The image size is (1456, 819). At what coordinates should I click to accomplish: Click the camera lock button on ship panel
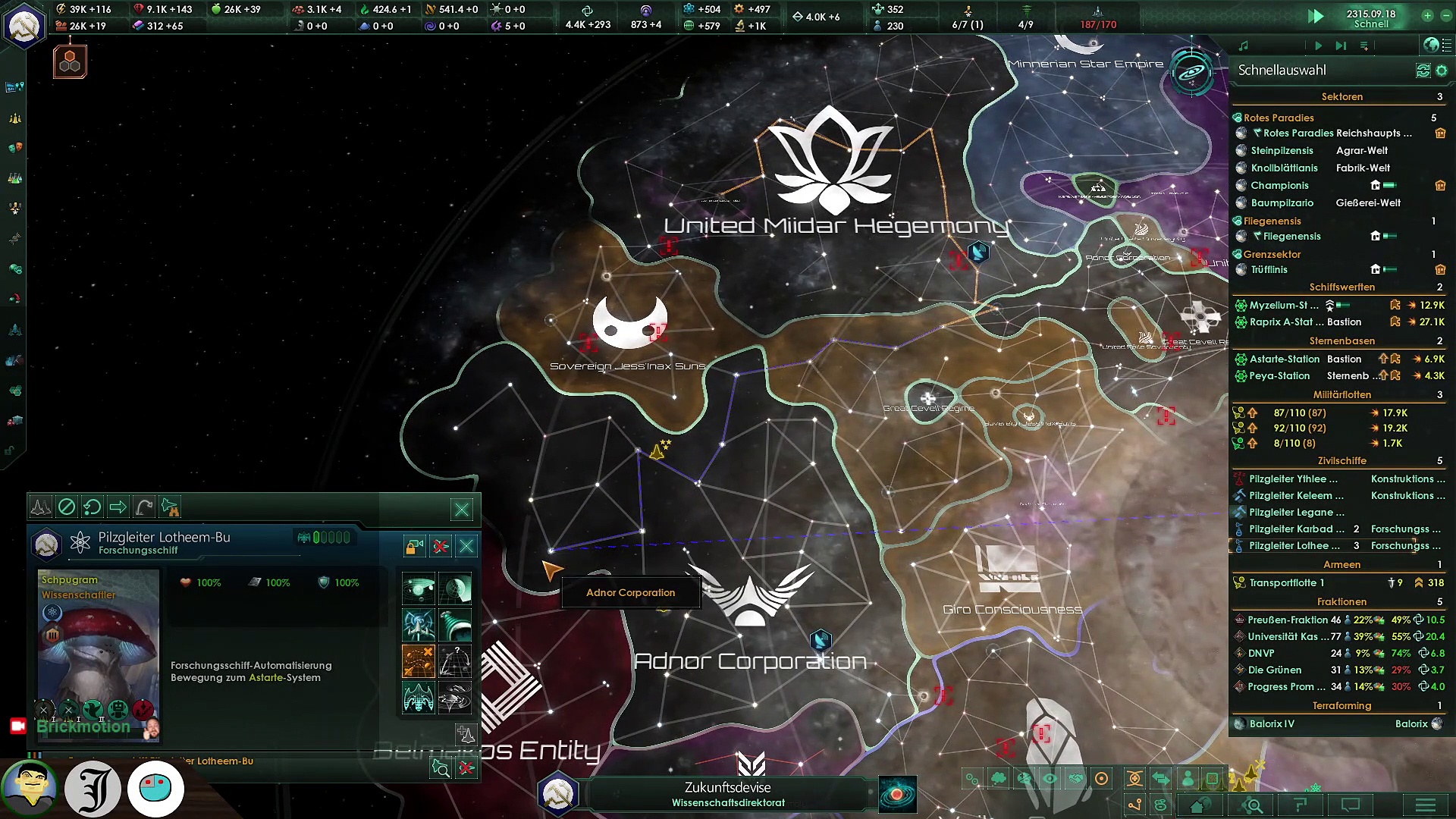(x=414, y=545)
